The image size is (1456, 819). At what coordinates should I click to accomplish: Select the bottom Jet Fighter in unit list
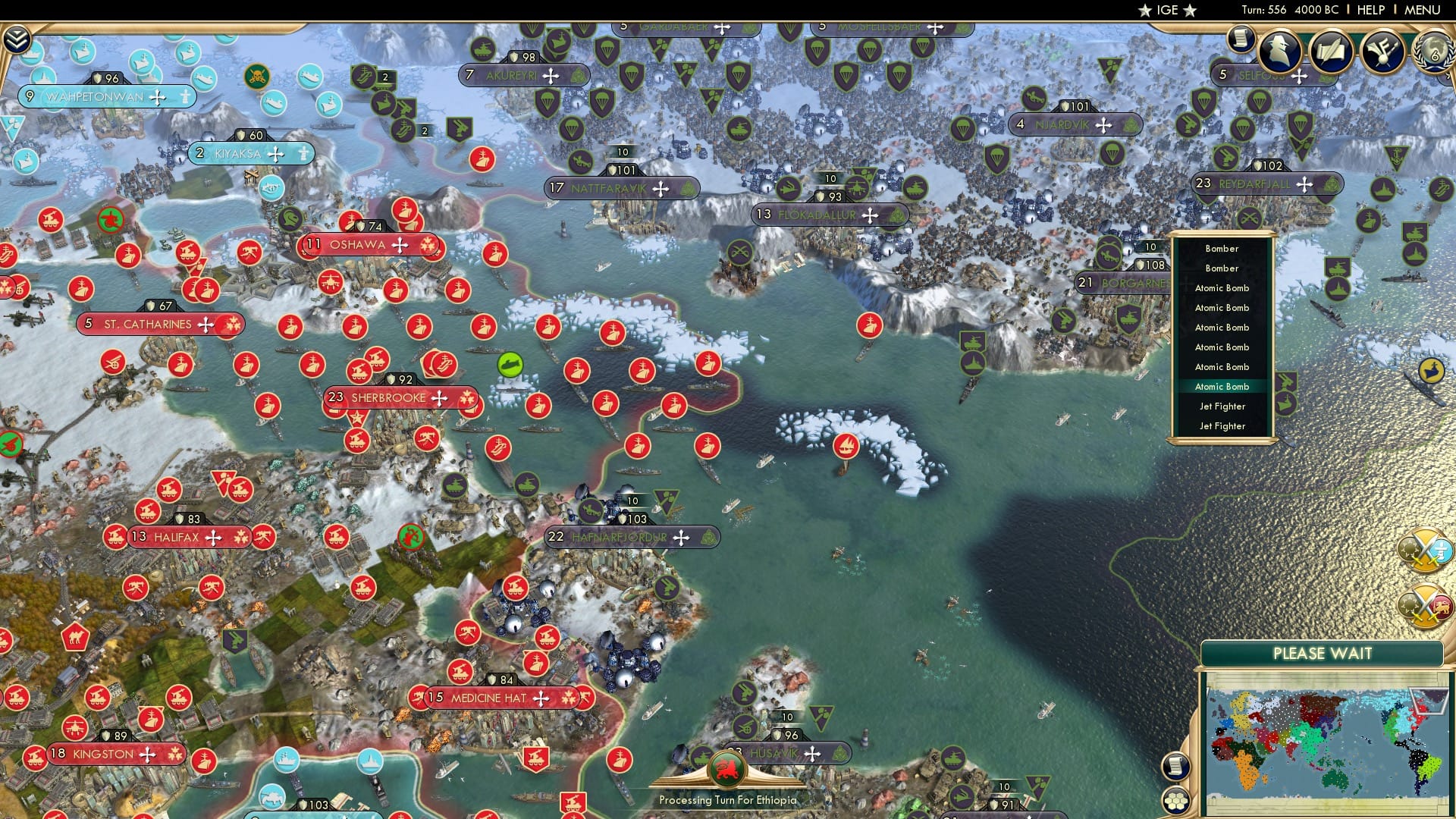click(x=1221, y=426)
